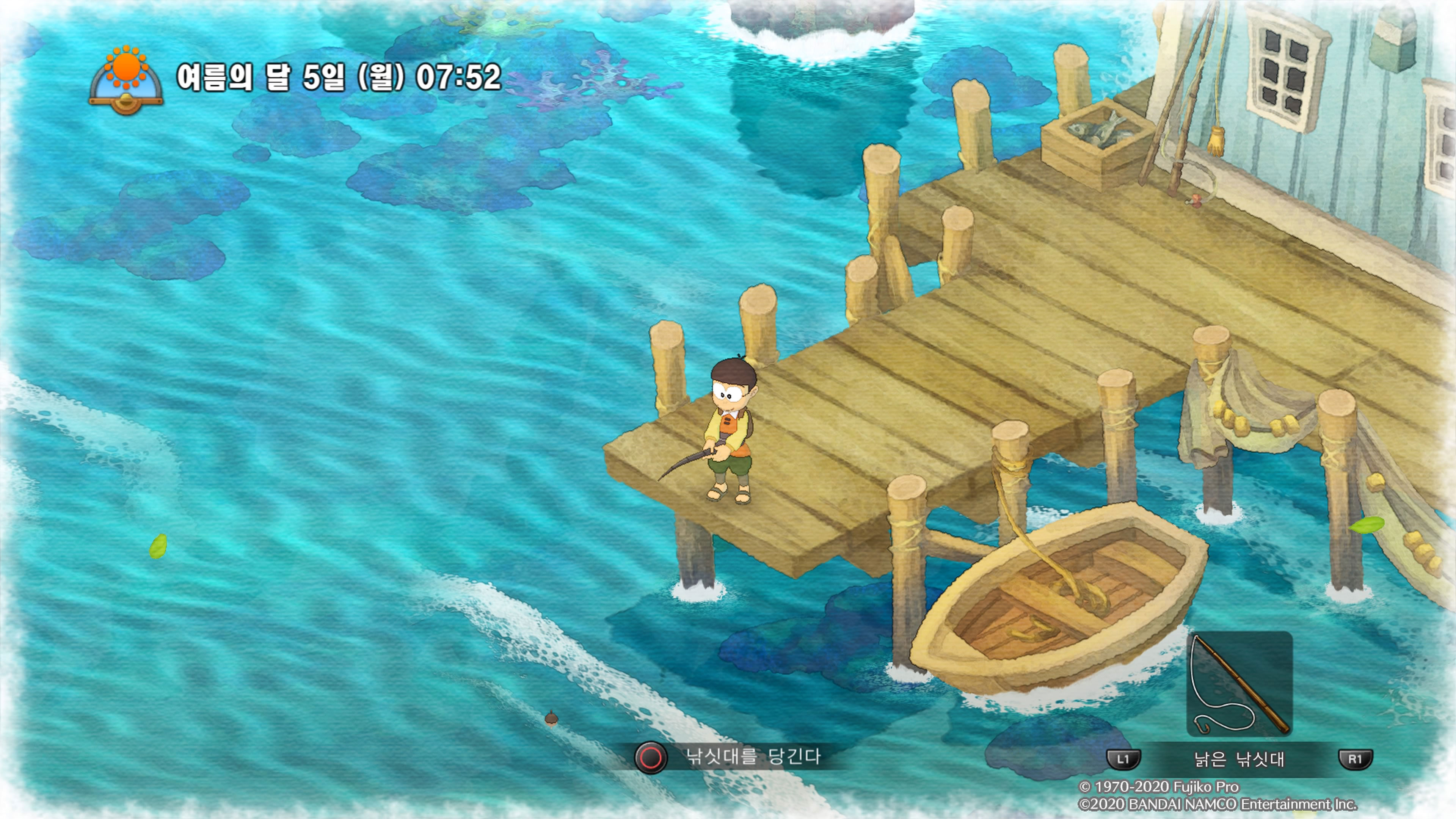
Task: Select the equipped old fishing rod slot
Action: click(1239, 684)
